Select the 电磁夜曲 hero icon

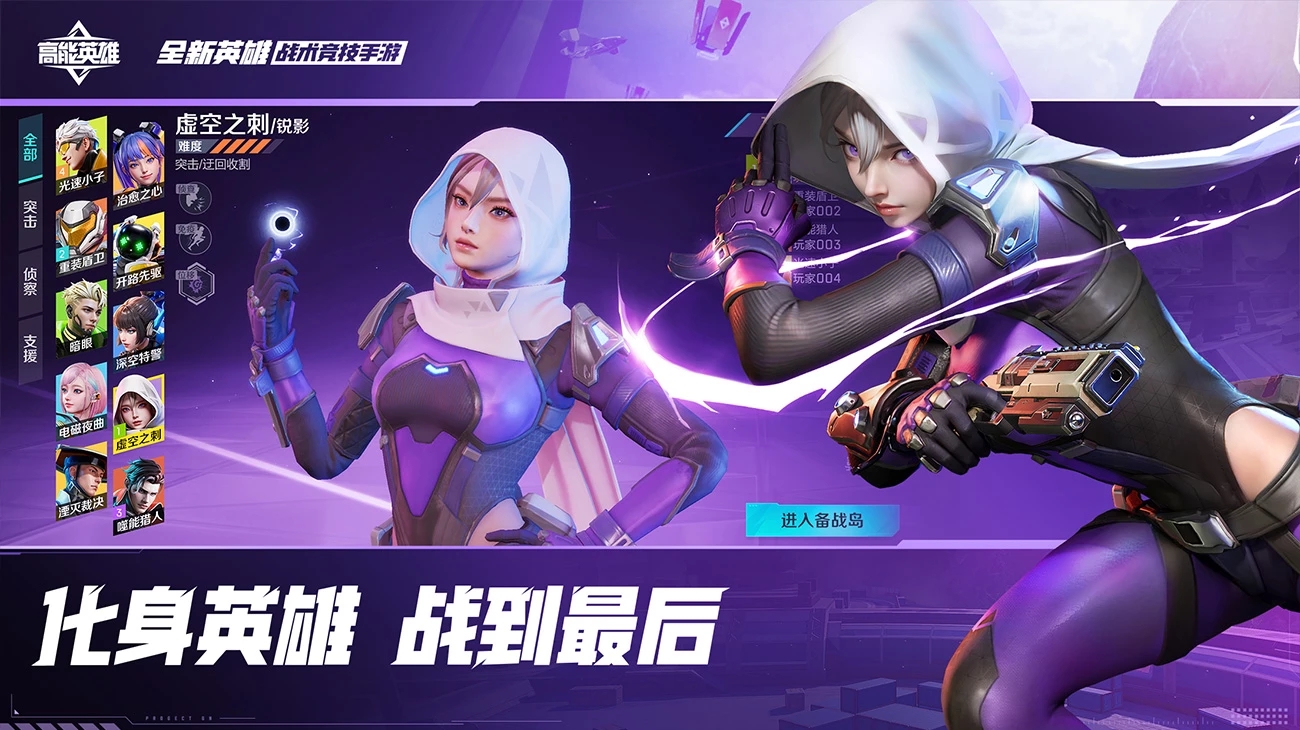point(80,398)
